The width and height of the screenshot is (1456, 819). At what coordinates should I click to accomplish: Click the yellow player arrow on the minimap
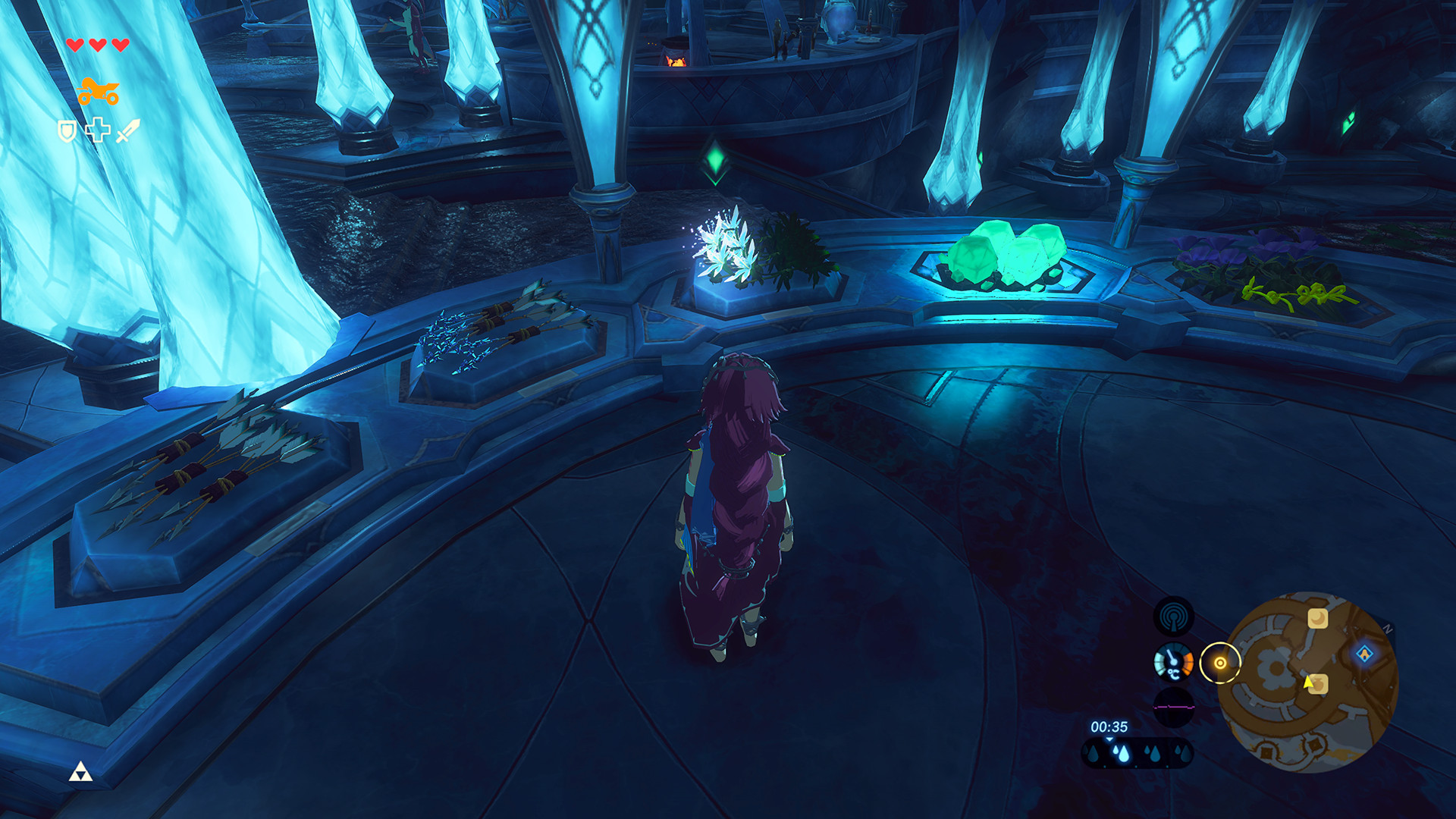pos(1307,683)
